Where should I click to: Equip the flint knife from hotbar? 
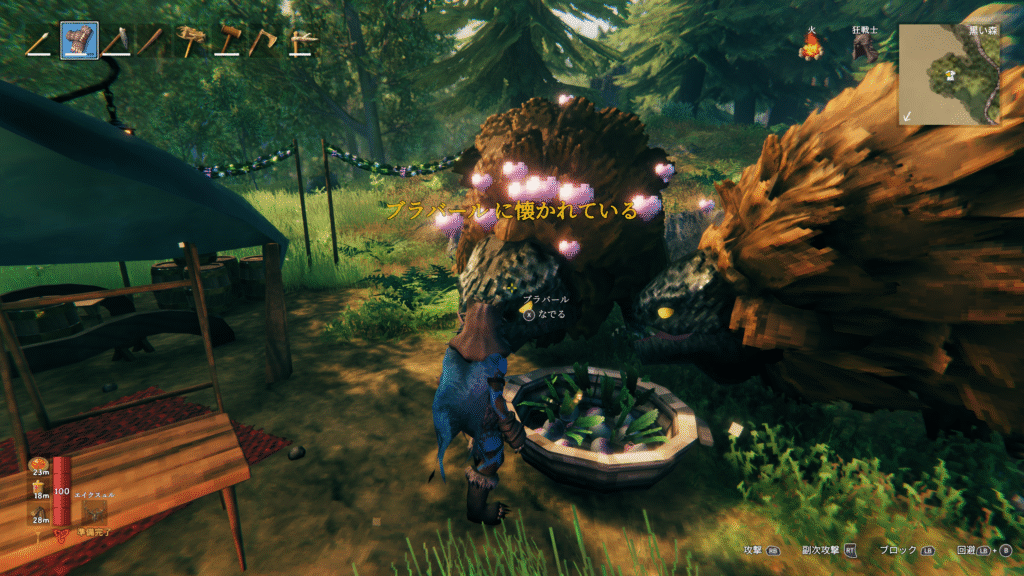click(x=116, y=42)
